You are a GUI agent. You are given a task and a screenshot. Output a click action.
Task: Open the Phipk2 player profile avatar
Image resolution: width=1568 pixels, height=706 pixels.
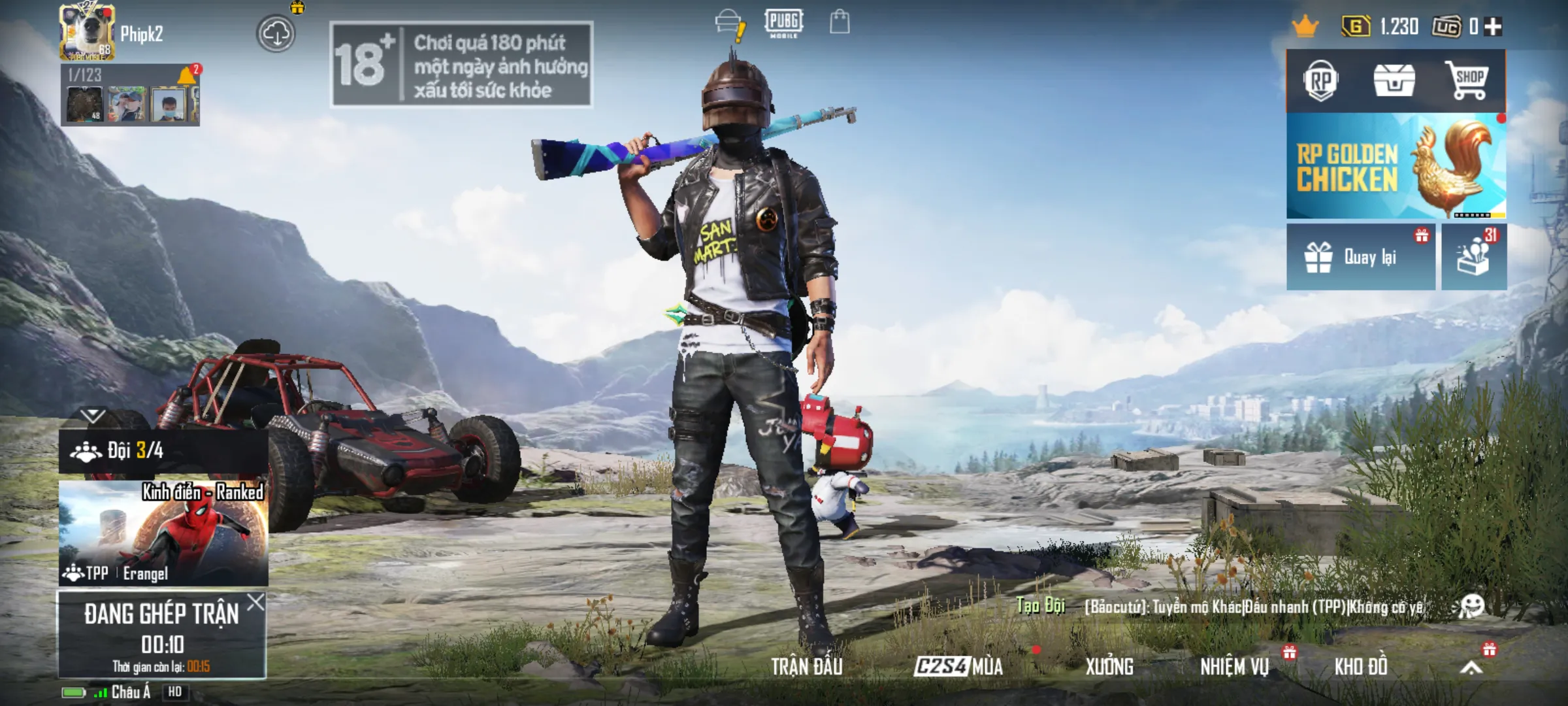(88, 33)
